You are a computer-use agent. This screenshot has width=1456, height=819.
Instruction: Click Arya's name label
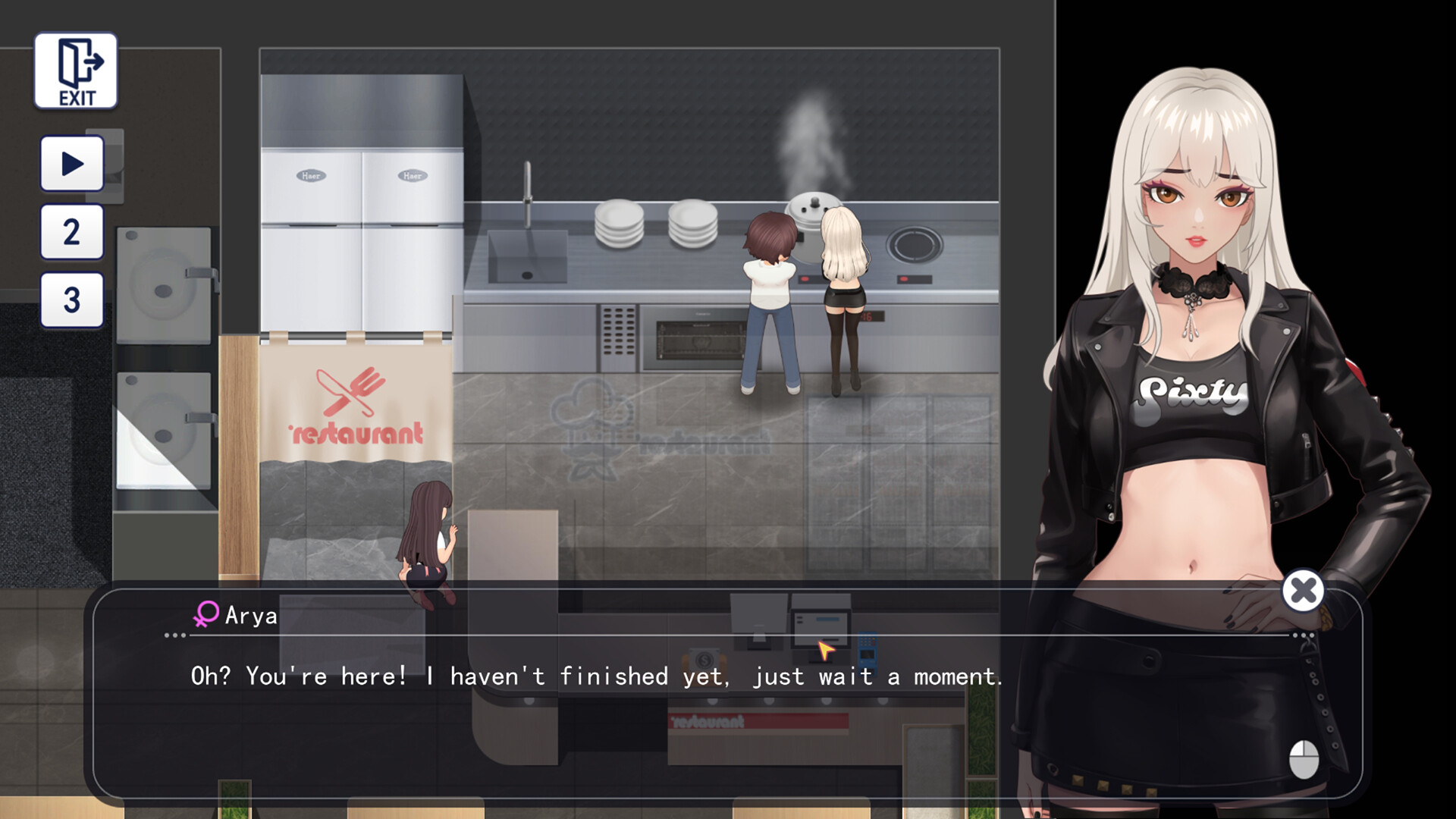pos(250,614)
